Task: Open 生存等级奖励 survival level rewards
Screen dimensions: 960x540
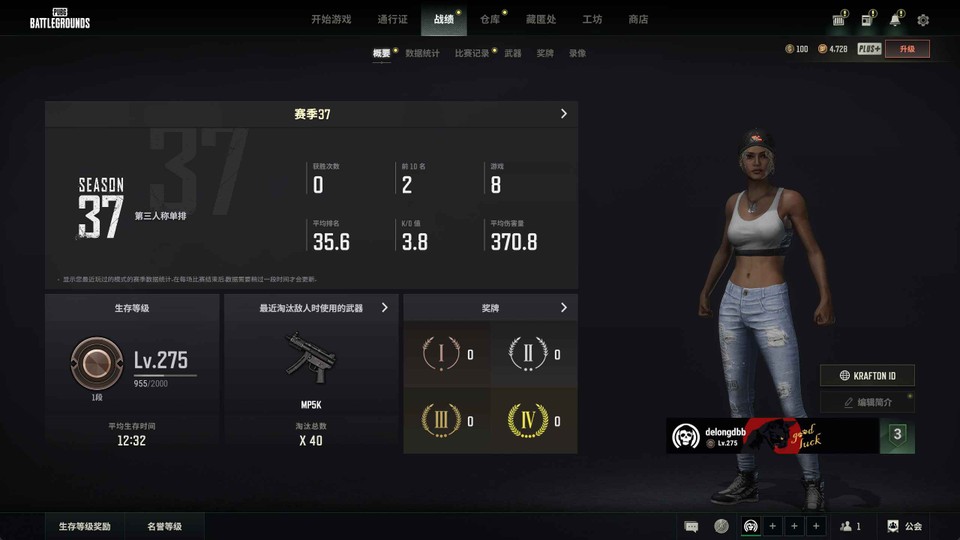Action: point(84,526)
